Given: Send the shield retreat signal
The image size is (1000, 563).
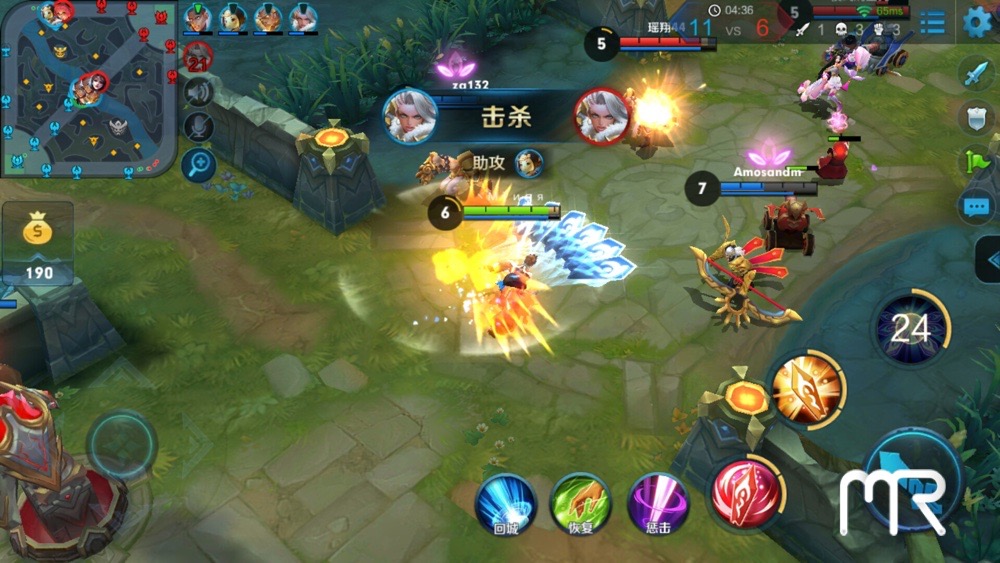Looking at the screenshot, I should [975, 117].
